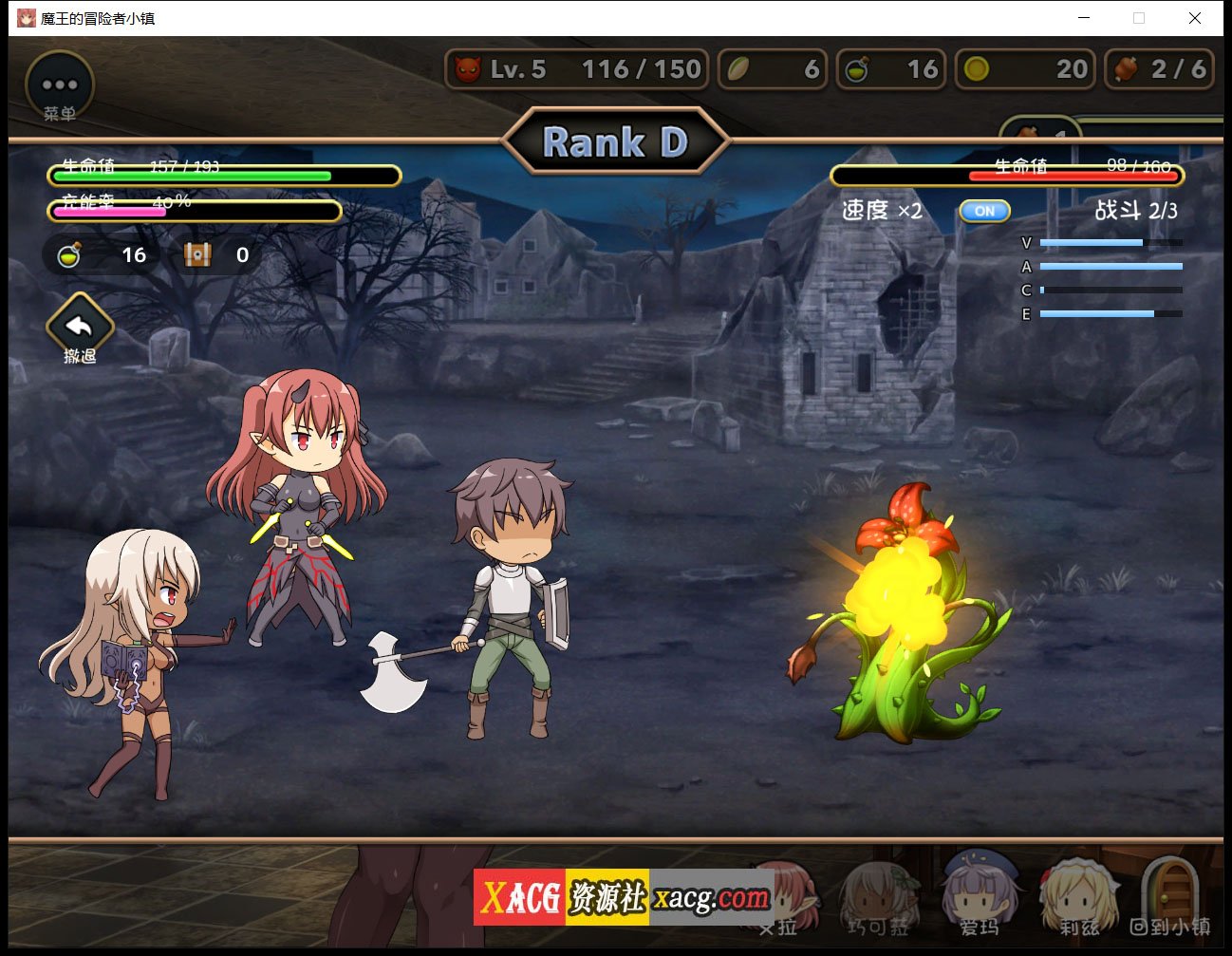Expand the Rank D banner details
Screen dimensions: 1232x956
(615, 141)
